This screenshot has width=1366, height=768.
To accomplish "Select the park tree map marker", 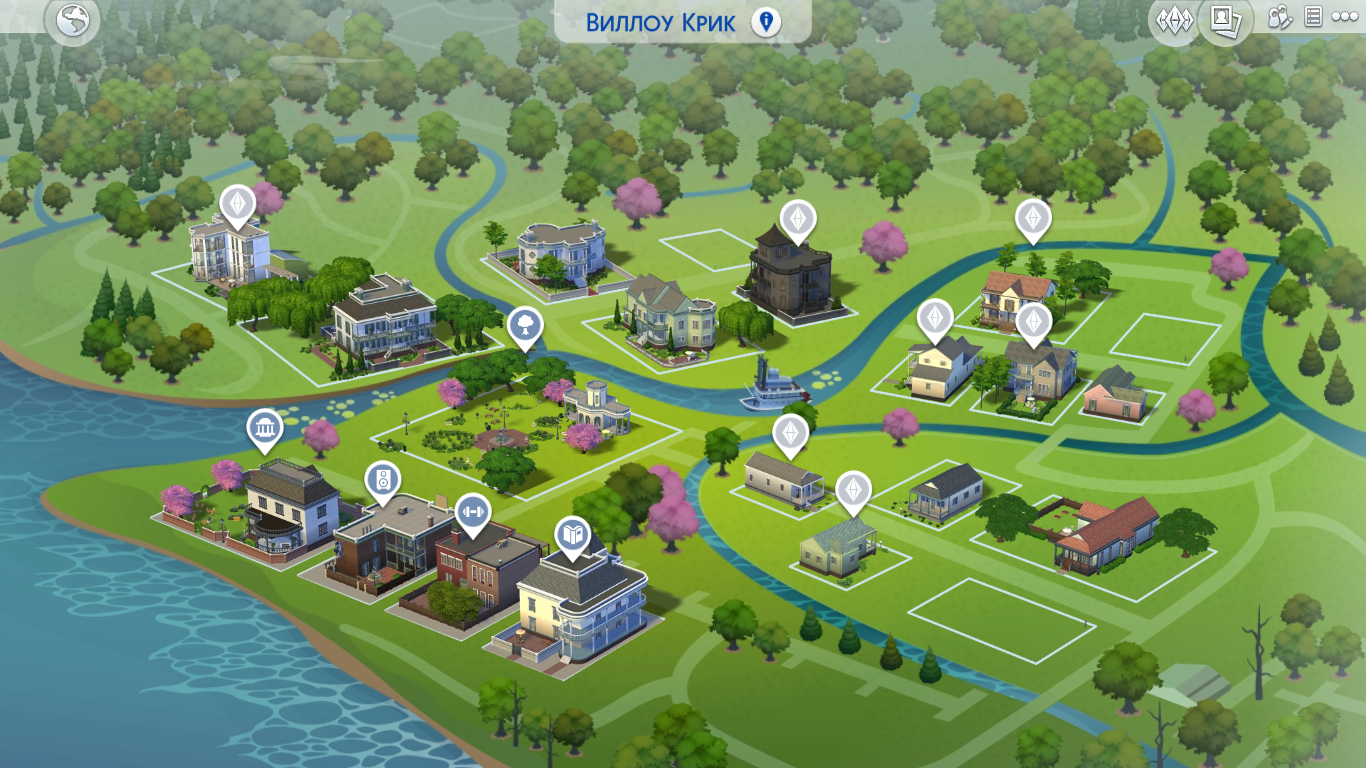I will [525, 324].
